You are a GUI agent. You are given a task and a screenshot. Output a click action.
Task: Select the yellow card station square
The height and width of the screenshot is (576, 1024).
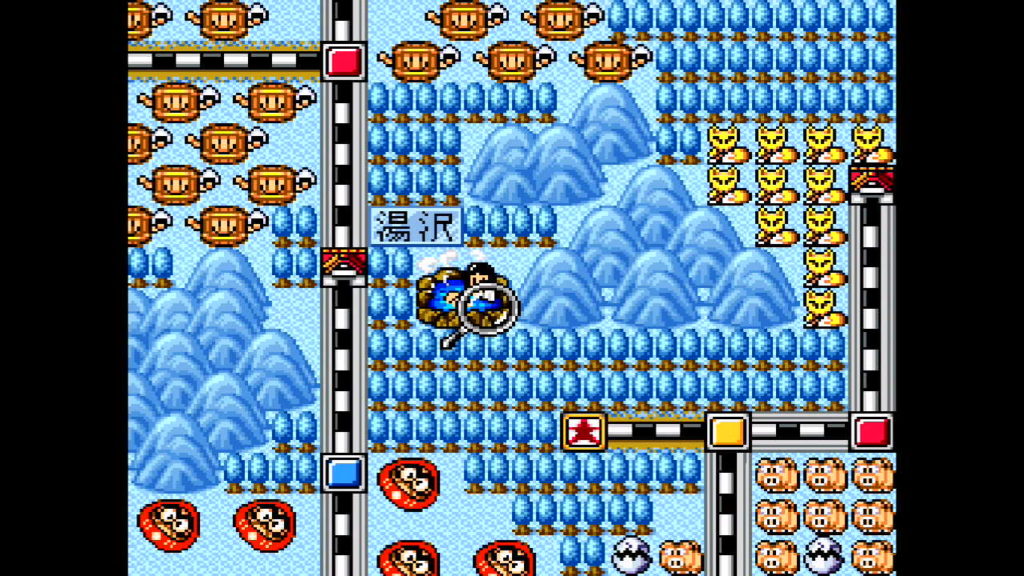[728, 431]
